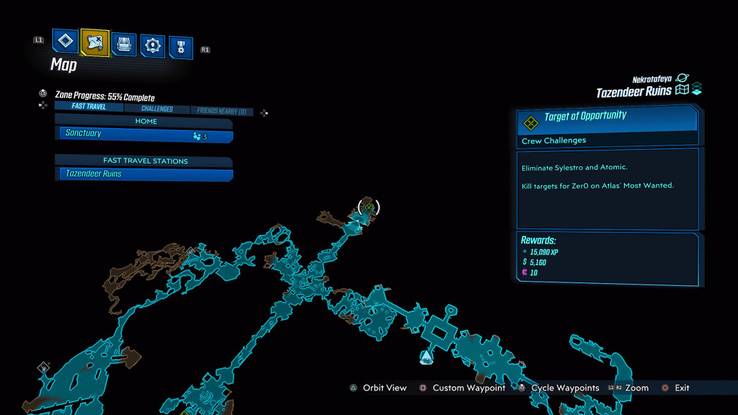Screen dimensions: 738x415
Task: Click the player position arrow on map
Action: (426, 357)
